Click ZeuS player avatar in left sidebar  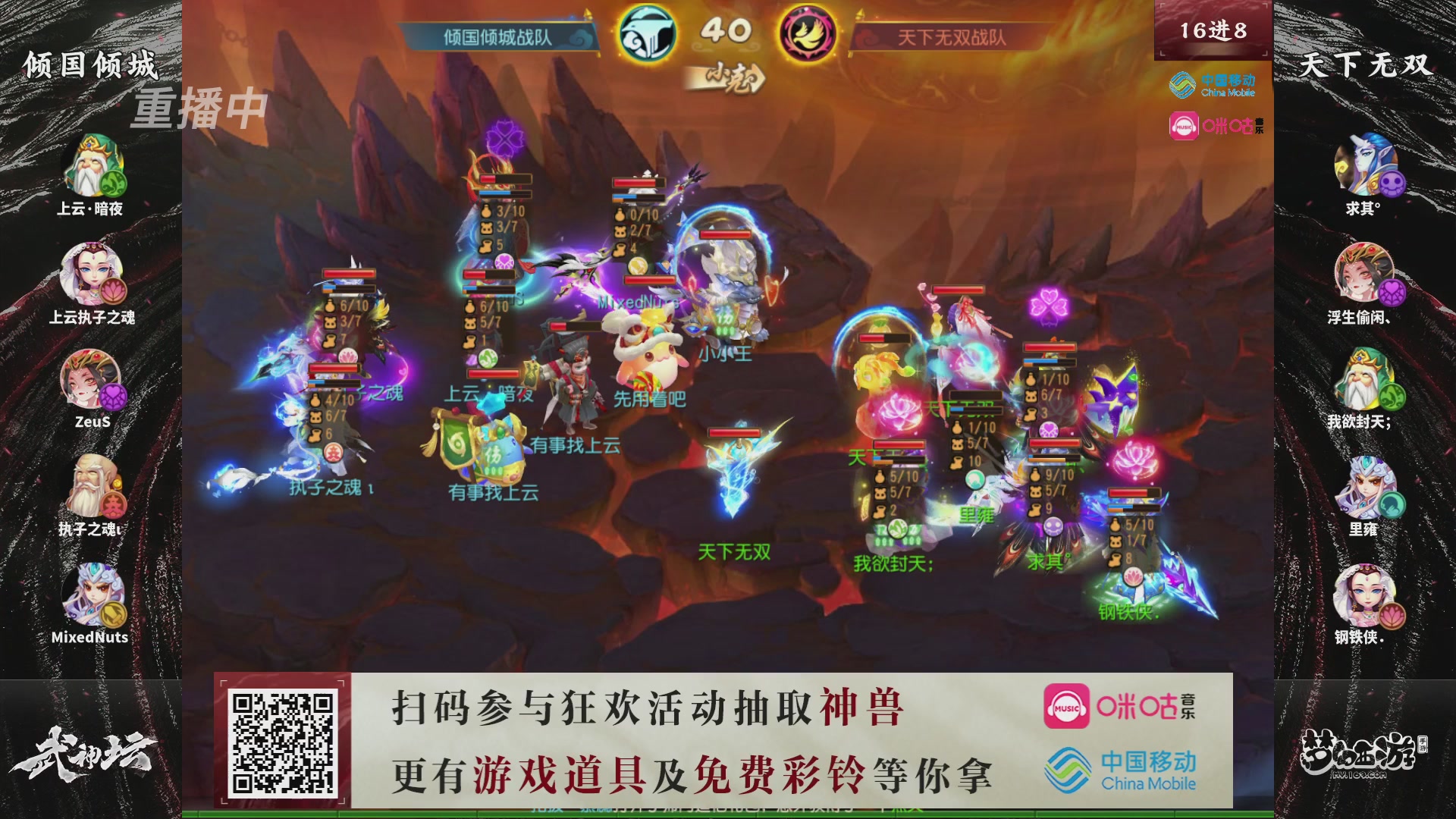point(91,379)
